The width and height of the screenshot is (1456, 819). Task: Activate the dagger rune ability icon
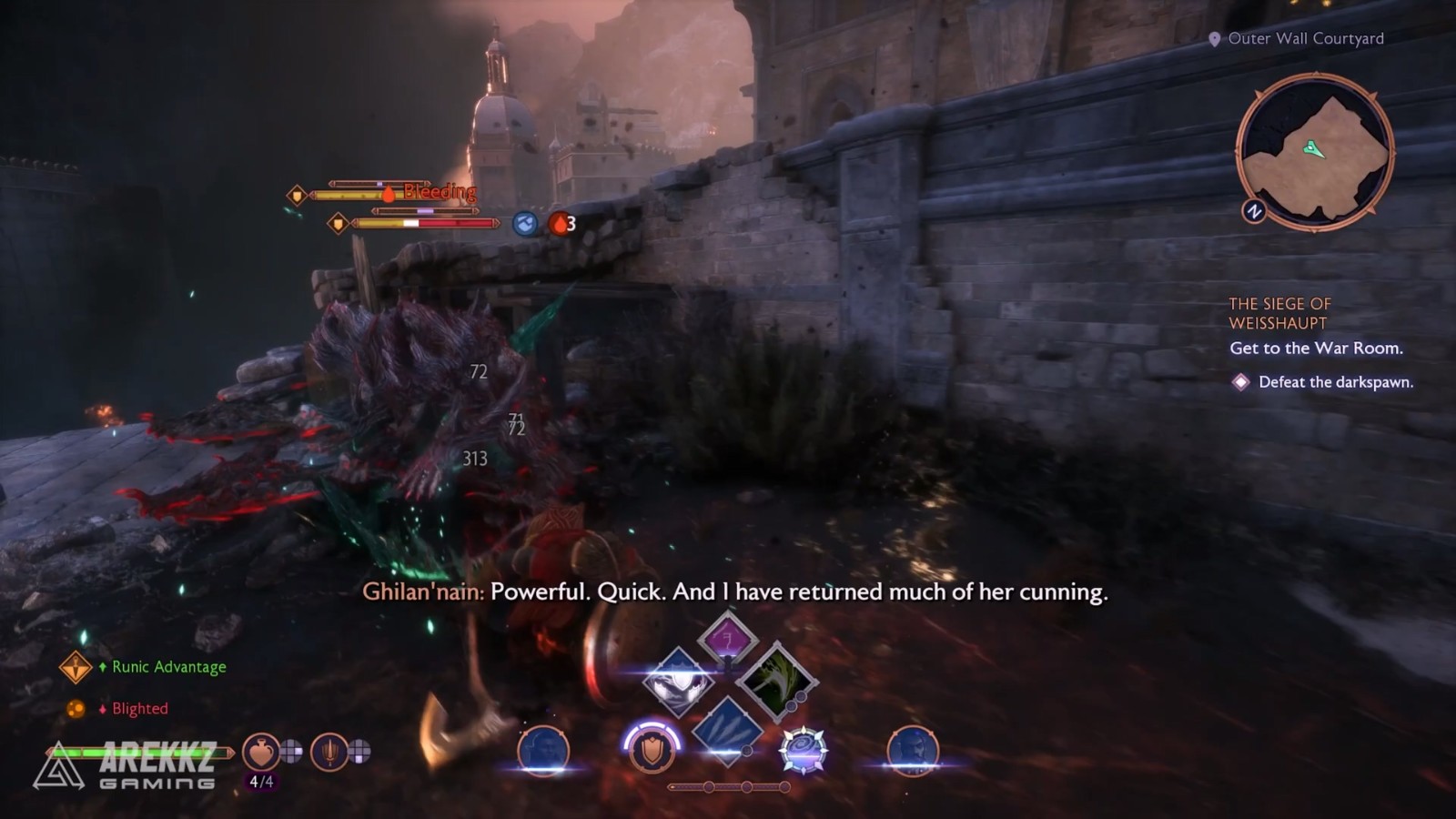pyautogui.click(x=329, y=752)
